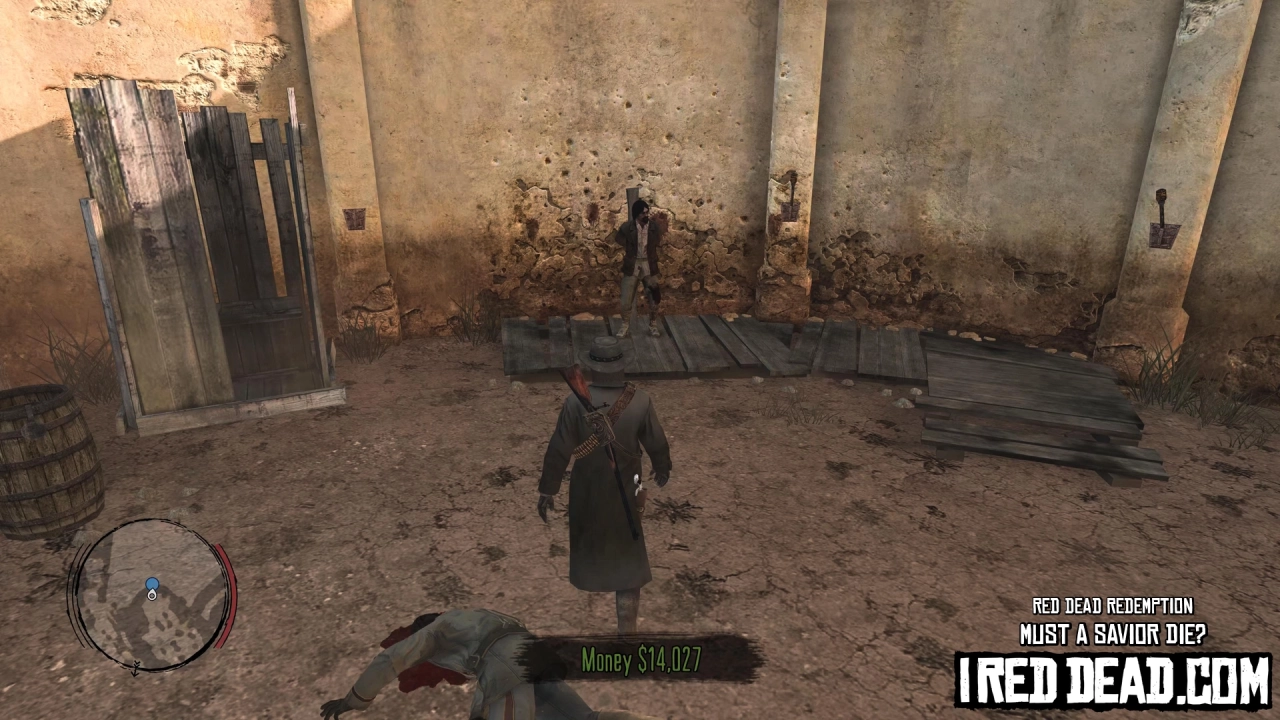Click the white waypoint marker on minimap

152,596
